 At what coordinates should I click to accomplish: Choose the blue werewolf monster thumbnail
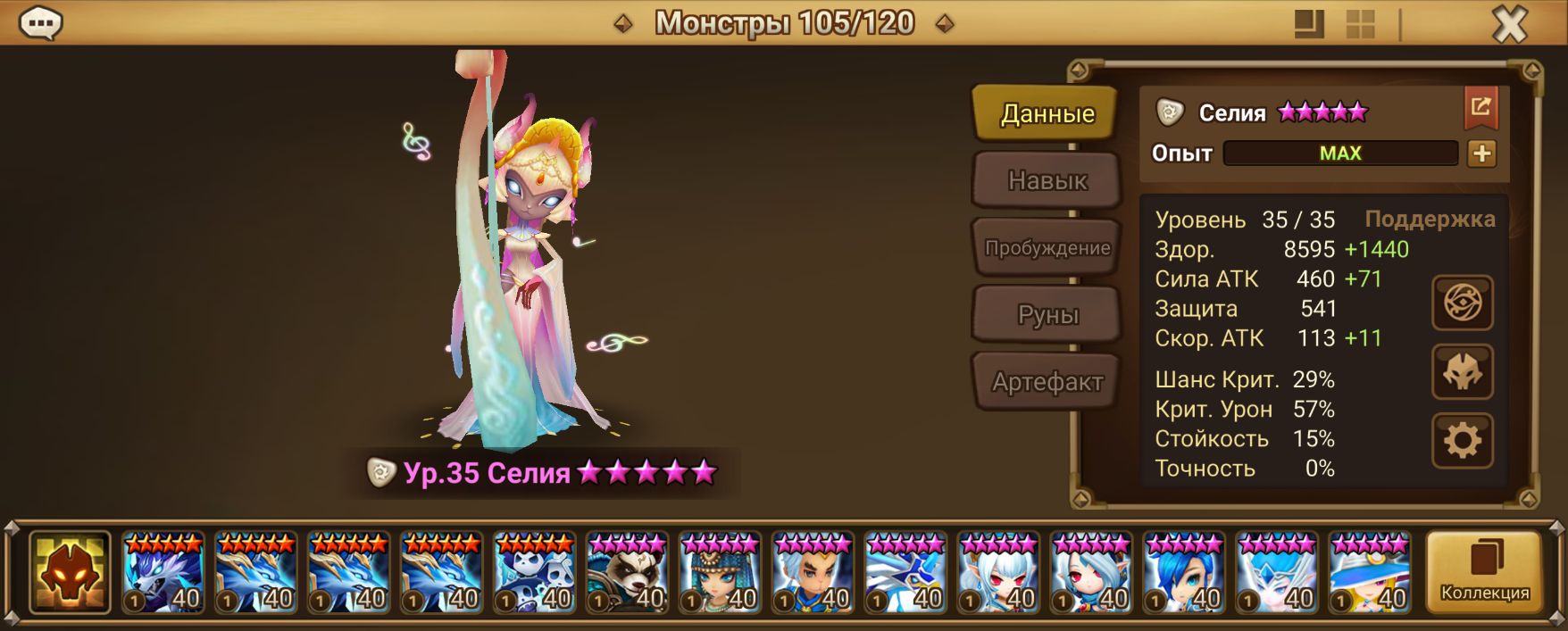click(x=163, y=572)
